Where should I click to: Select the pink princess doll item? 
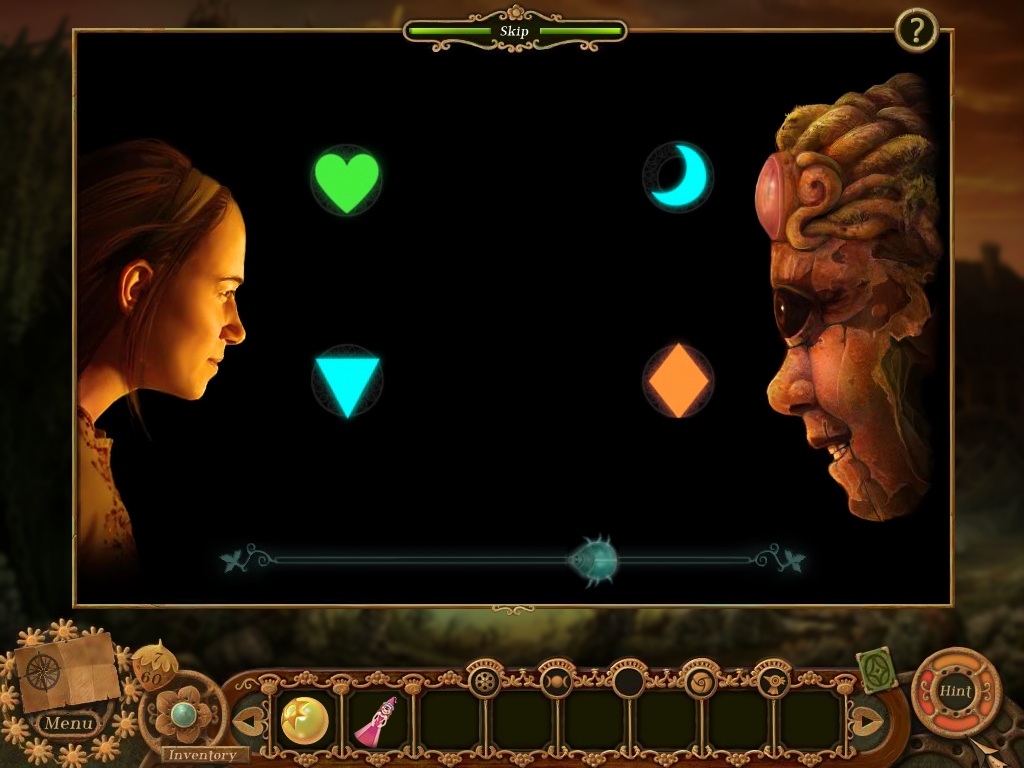(x=377, y=721)
